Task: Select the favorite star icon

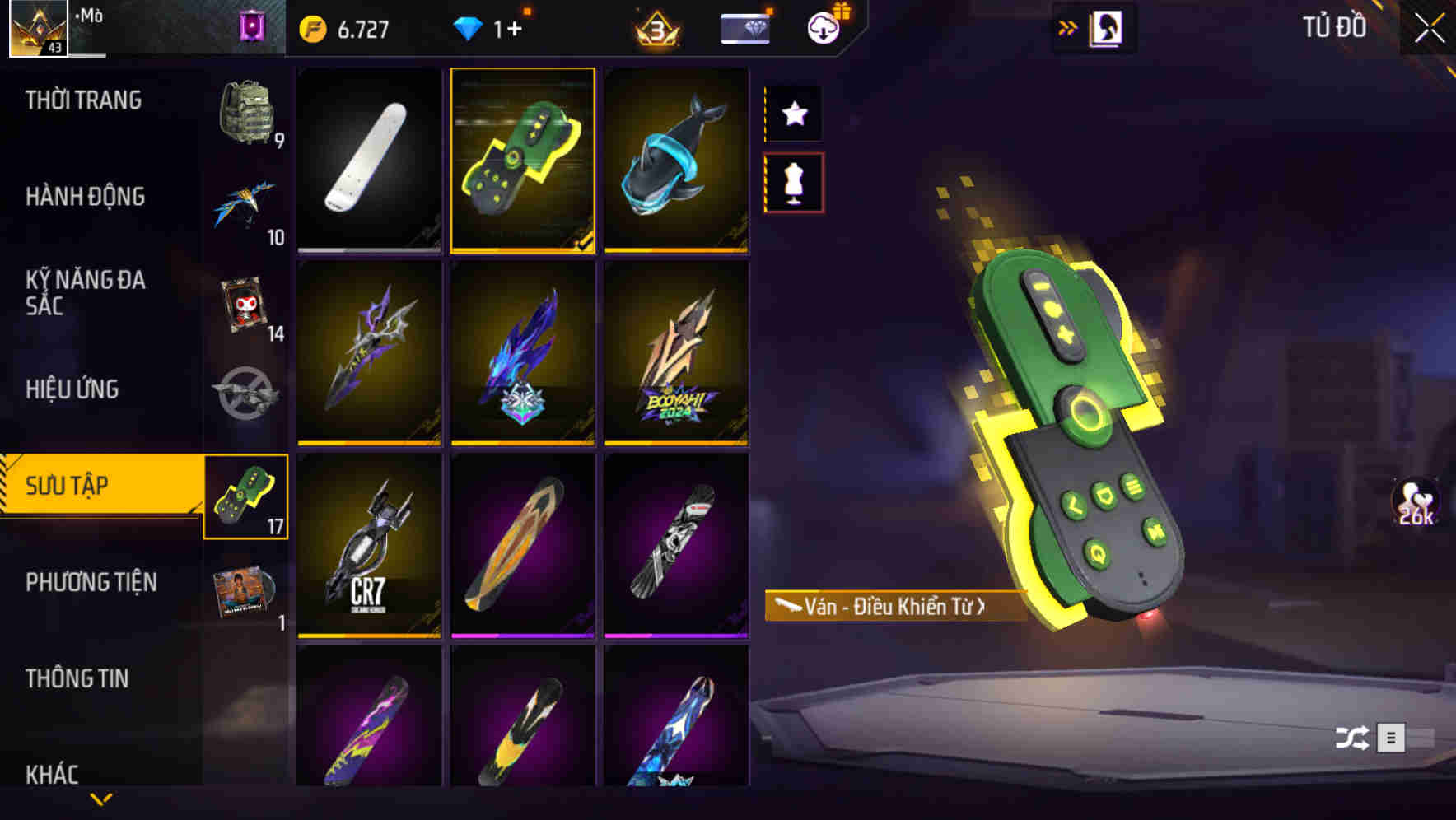Action: click(793, 114)
